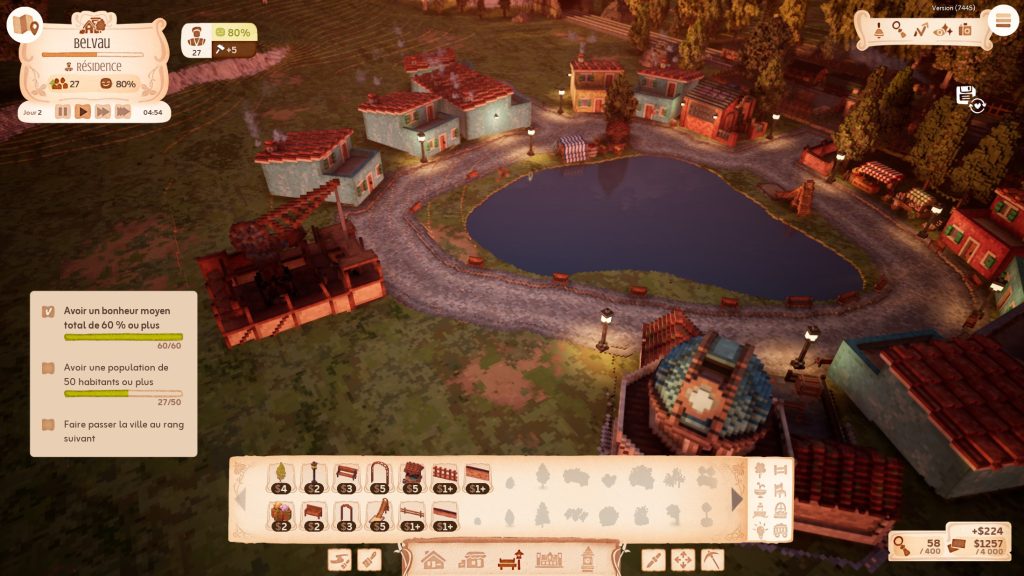Image resolution: width=1024 pixels, height=576 pixels.
Task: Activate the pickaxe demolish tool
Action: pos(711,560)
